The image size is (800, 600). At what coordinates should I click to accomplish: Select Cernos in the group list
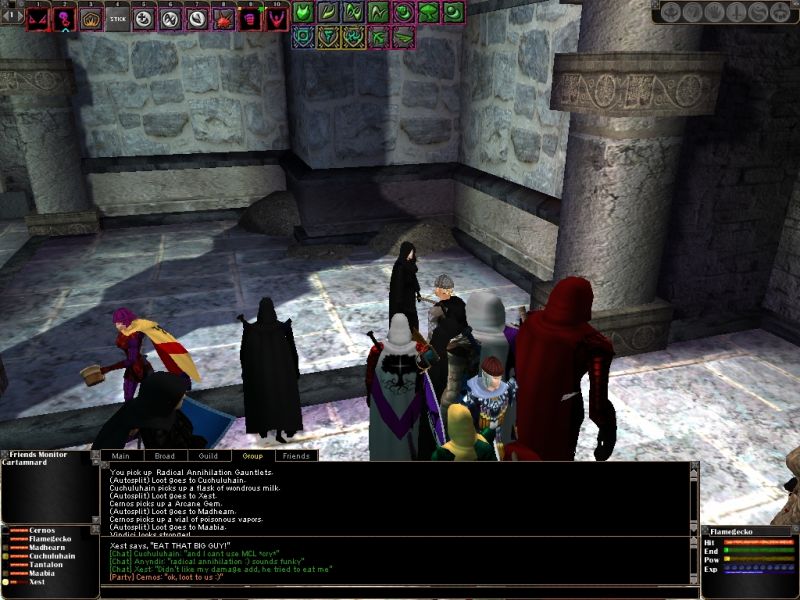(42, 530)
